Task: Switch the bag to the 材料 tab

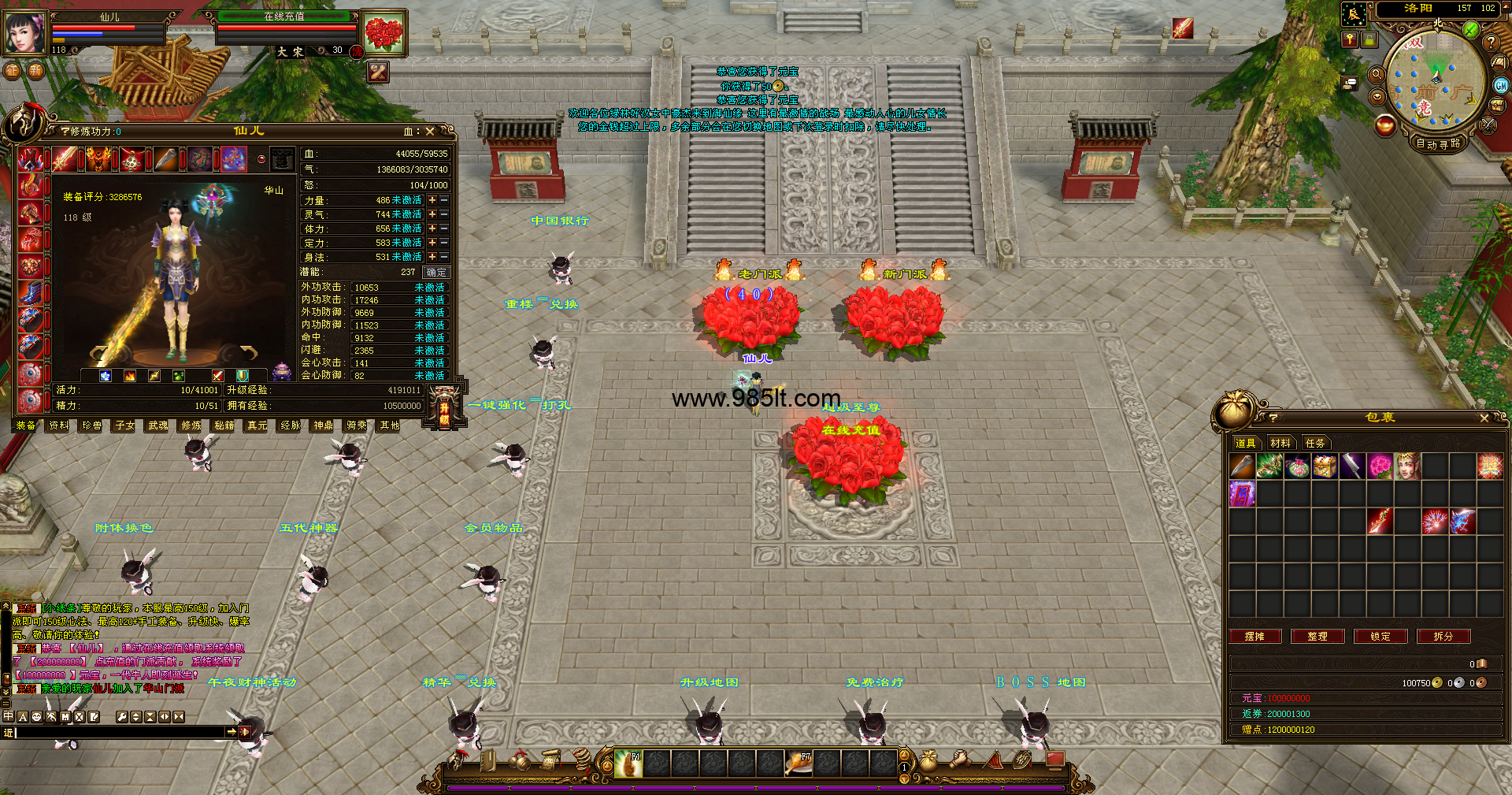Action: click(1280, 443)
